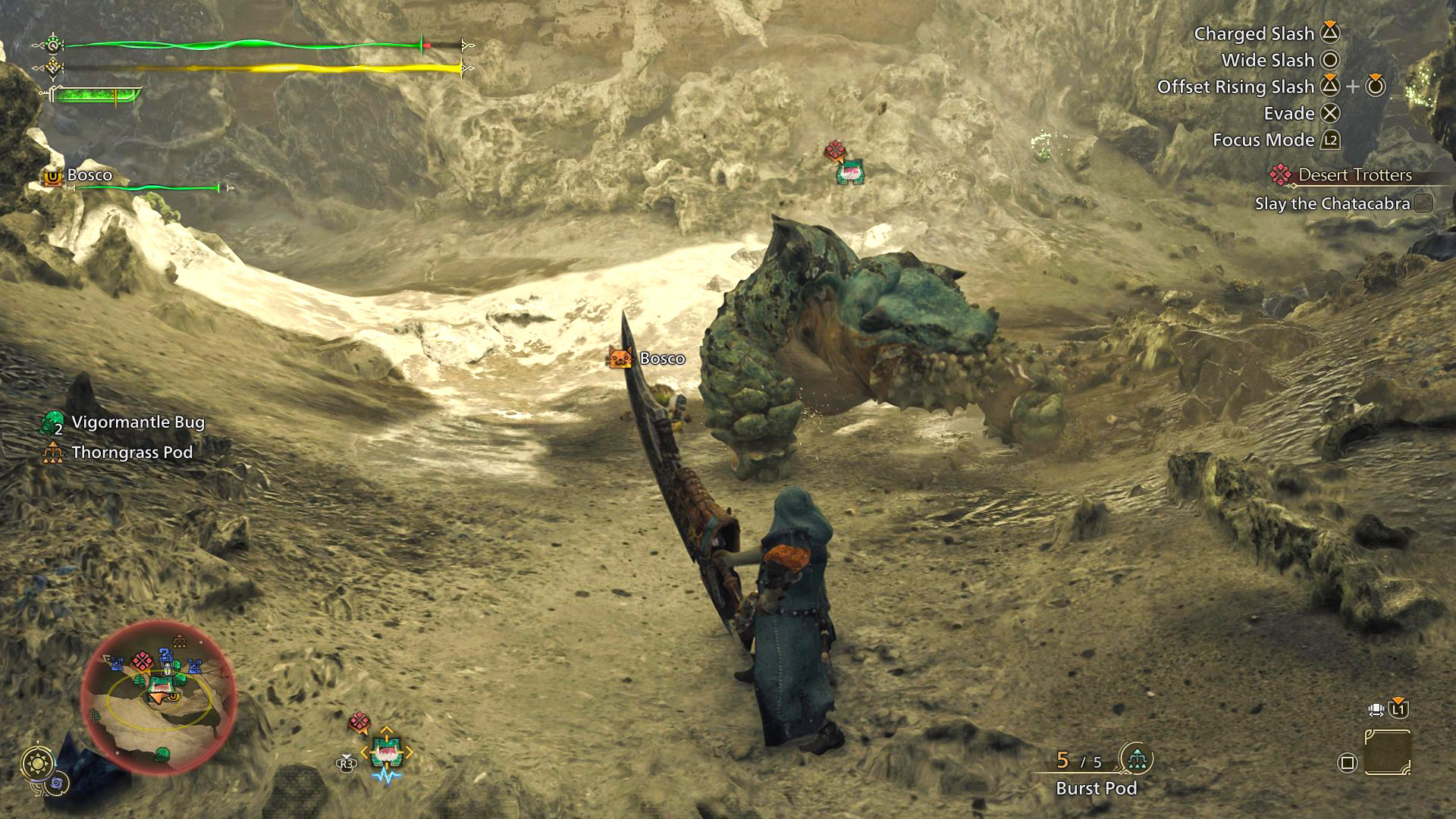The width and height of the screenshot is (1456, 819).
Task: Open the empty item bar slot
Action: (1387, 753)
